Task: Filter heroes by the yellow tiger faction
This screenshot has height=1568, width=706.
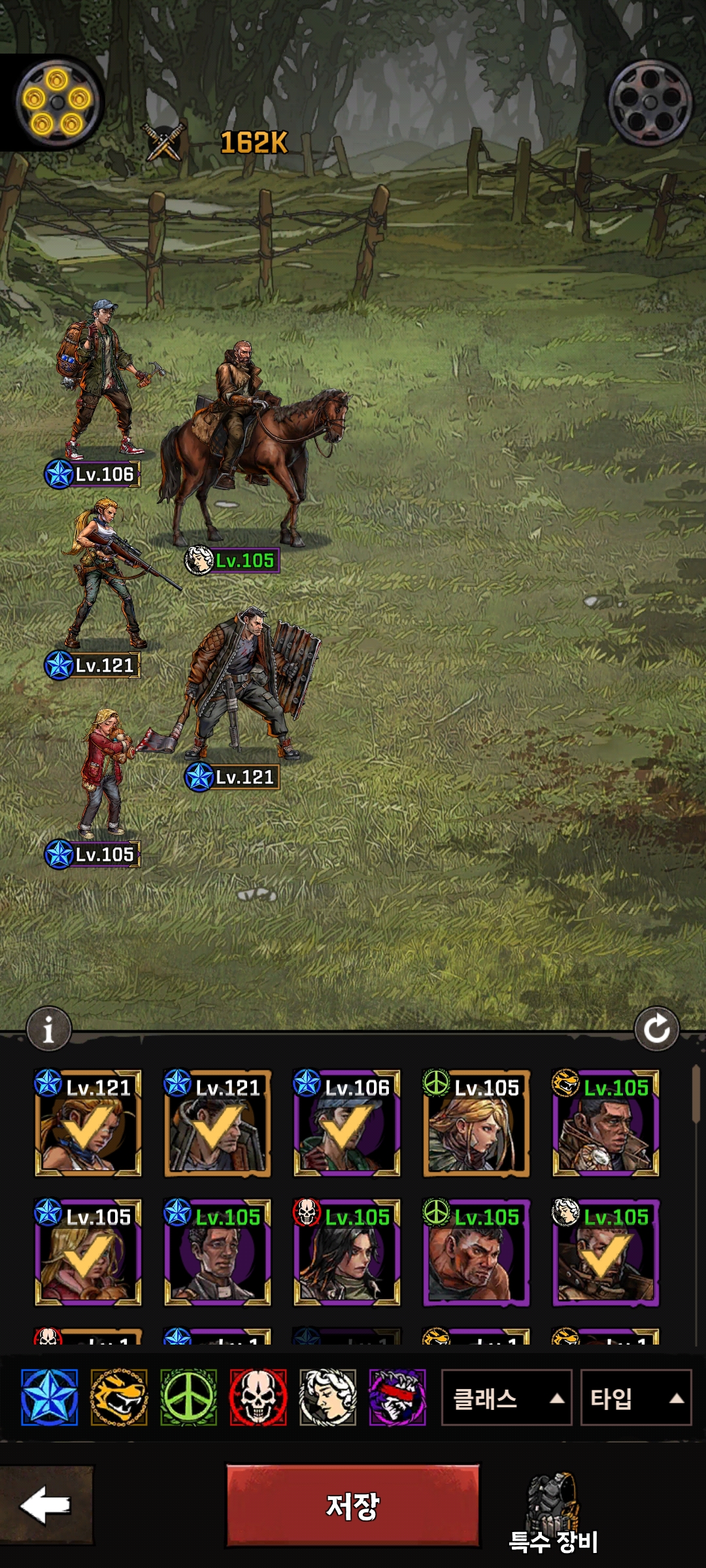Action: [119, 1397]
